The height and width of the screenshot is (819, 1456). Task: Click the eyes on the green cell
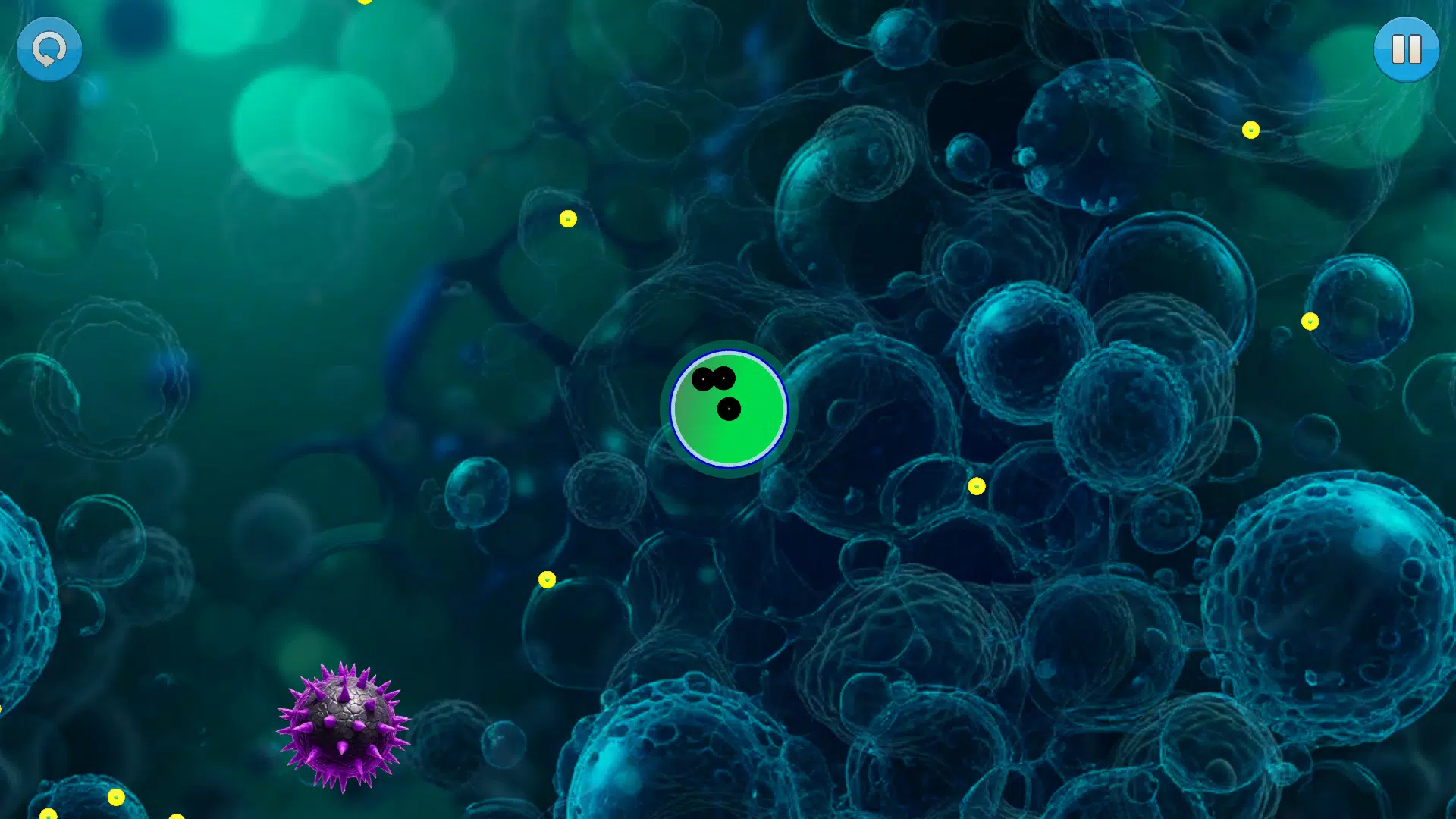click(x=713, y=379)
